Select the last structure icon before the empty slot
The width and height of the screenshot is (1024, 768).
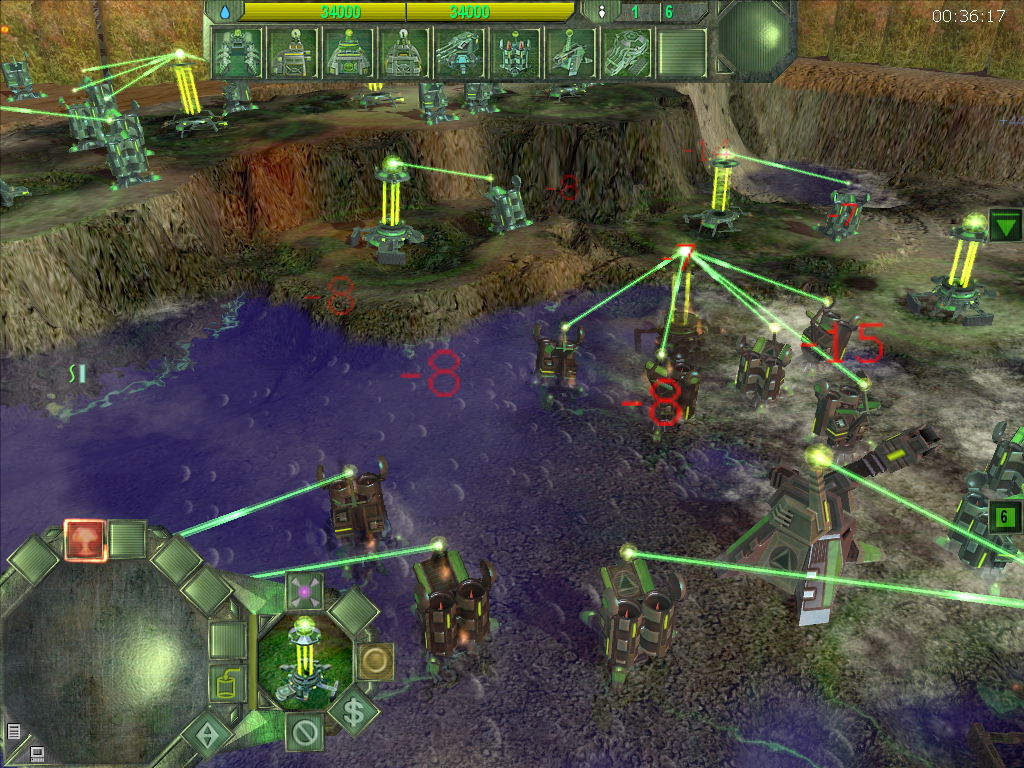(627, 52)
